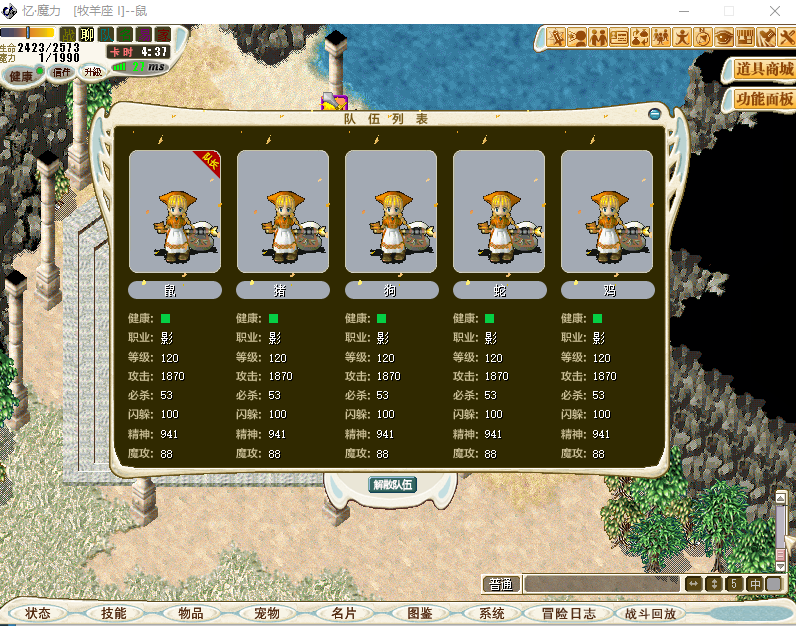The image size is (796, 626).
Task: Choose team member 蛇's portrait card
Action: pyautogui.click(x=499, y=211)
